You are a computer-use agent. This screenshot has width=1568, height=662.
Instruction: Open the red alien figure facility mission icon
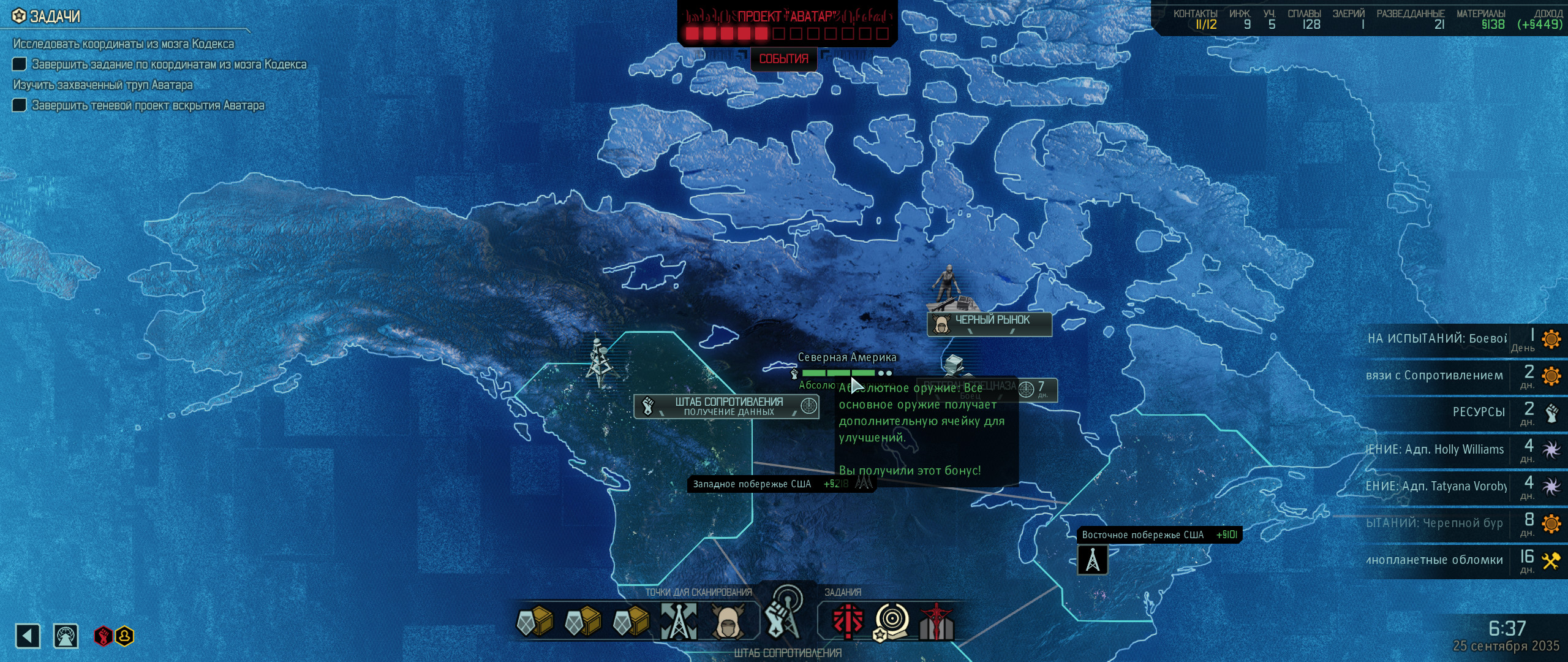(x=937, y=622)
